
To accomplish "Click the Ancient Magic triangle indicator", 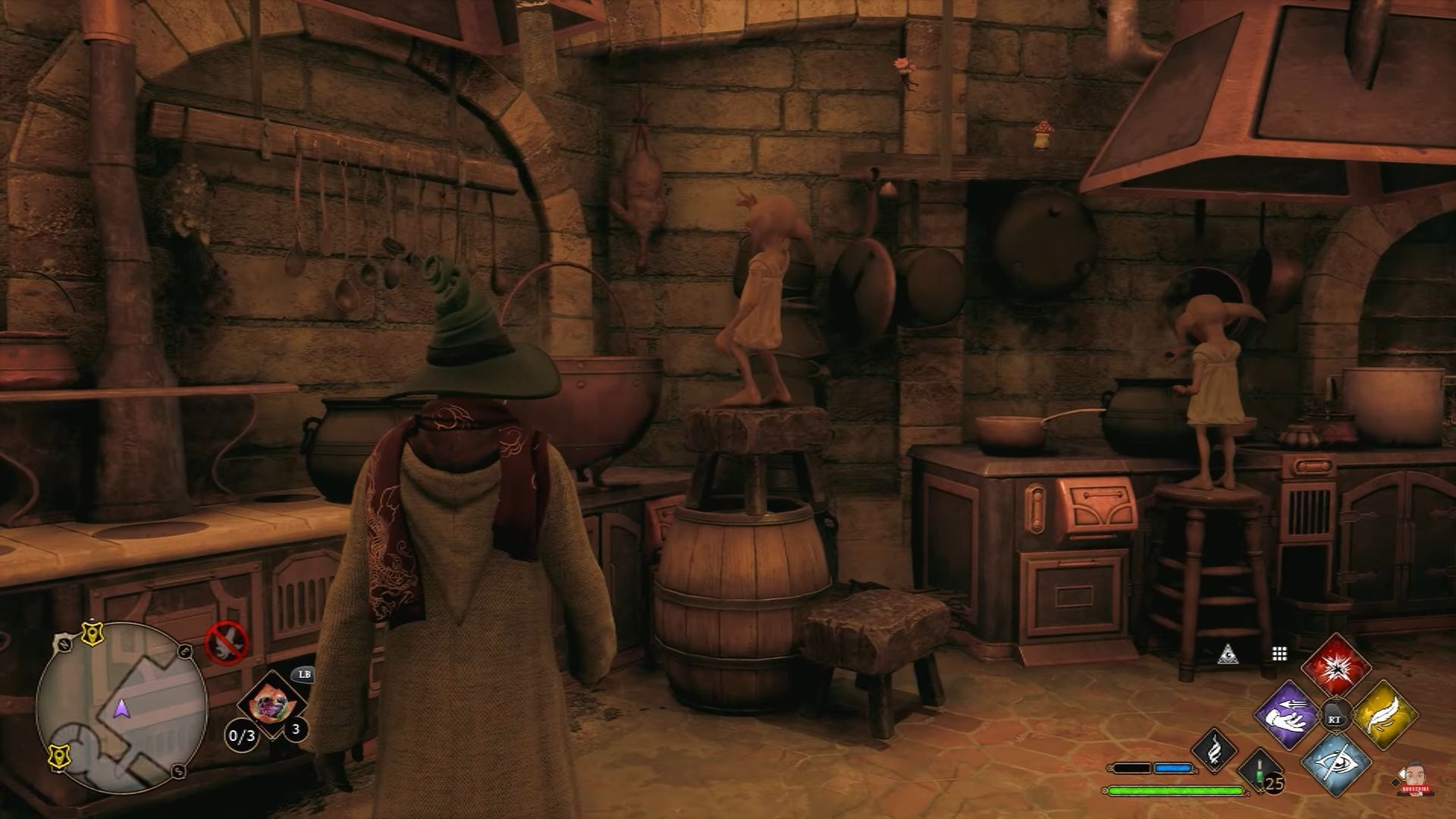I will click(1228, 654).
